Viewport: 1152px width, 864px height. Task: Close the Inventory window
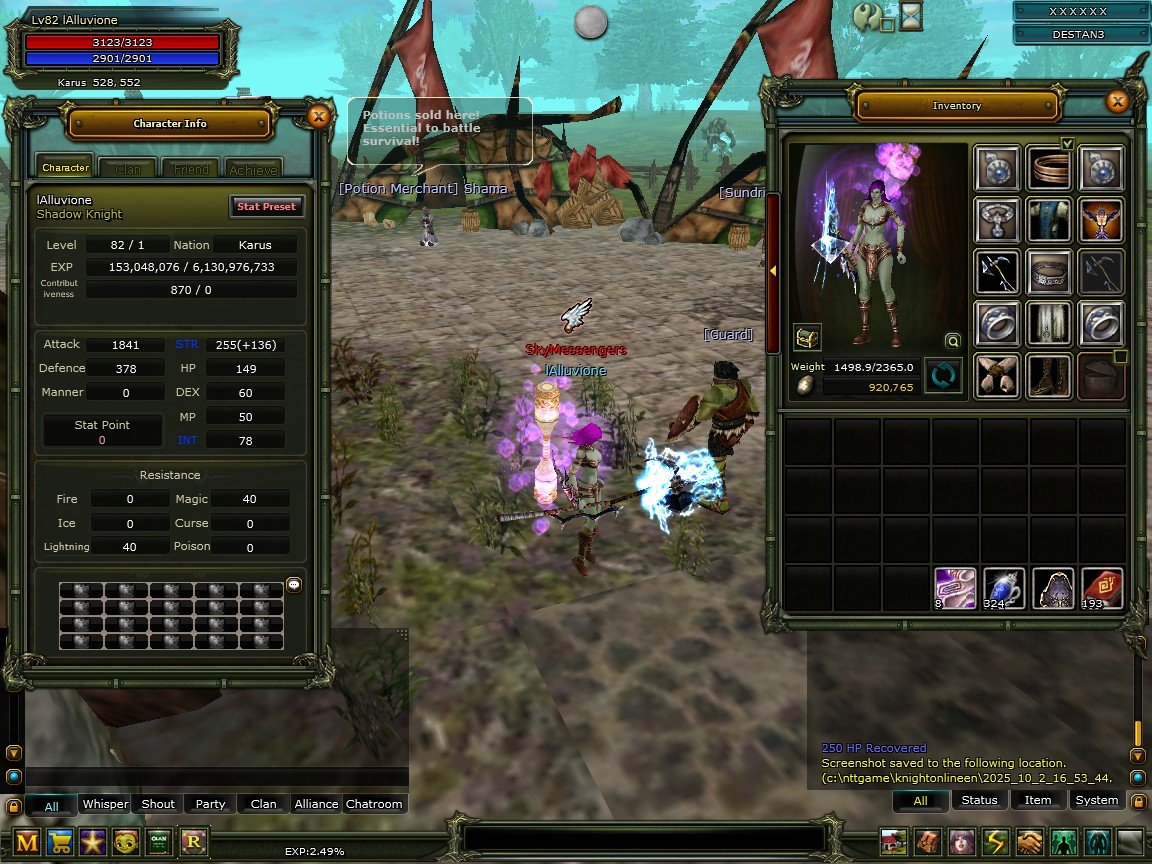(x=1117, y=101)
